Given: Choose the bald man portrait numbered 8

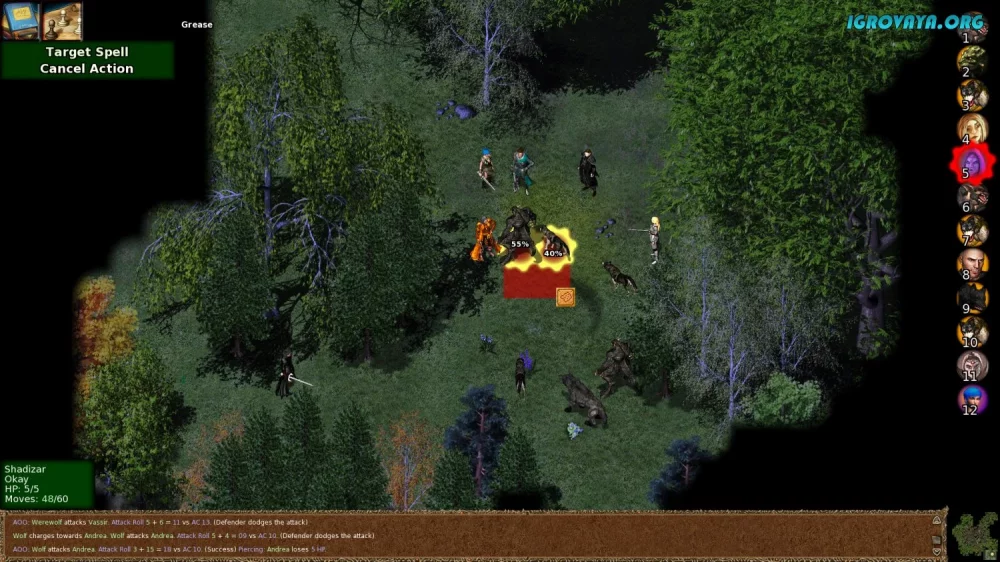Looking at the screenshot, I should tap(972, 265).
